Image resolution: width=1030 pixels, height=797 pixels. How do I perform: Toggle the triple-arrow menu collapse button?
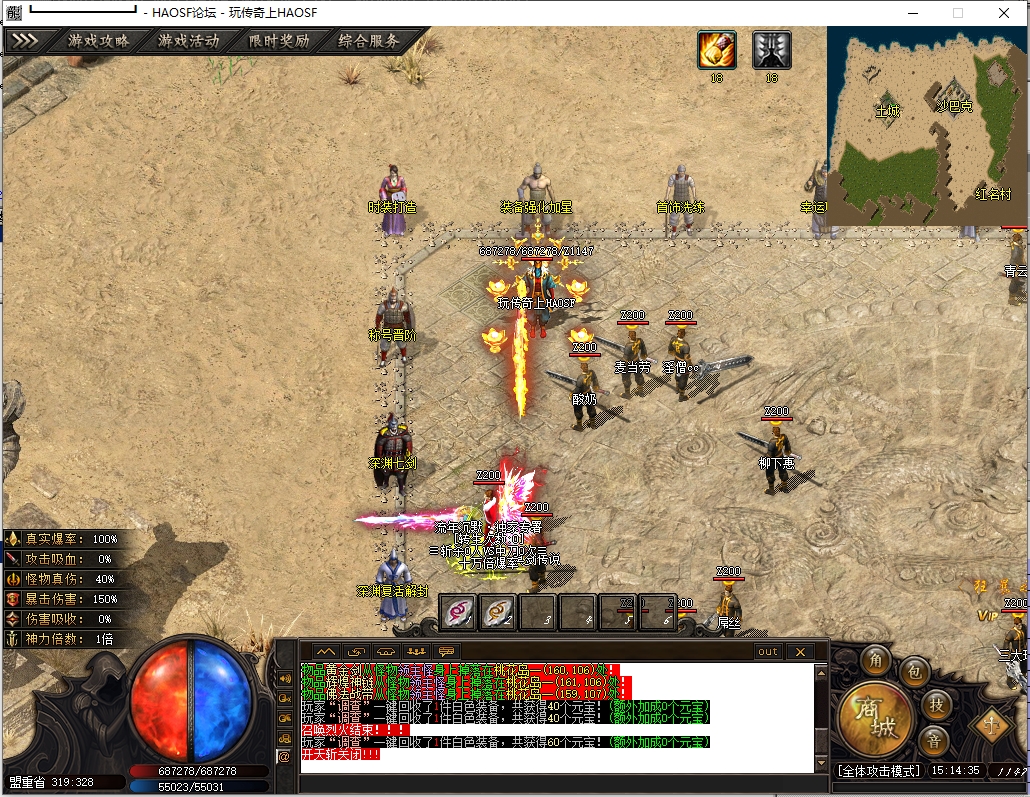[x=25, y=41]
